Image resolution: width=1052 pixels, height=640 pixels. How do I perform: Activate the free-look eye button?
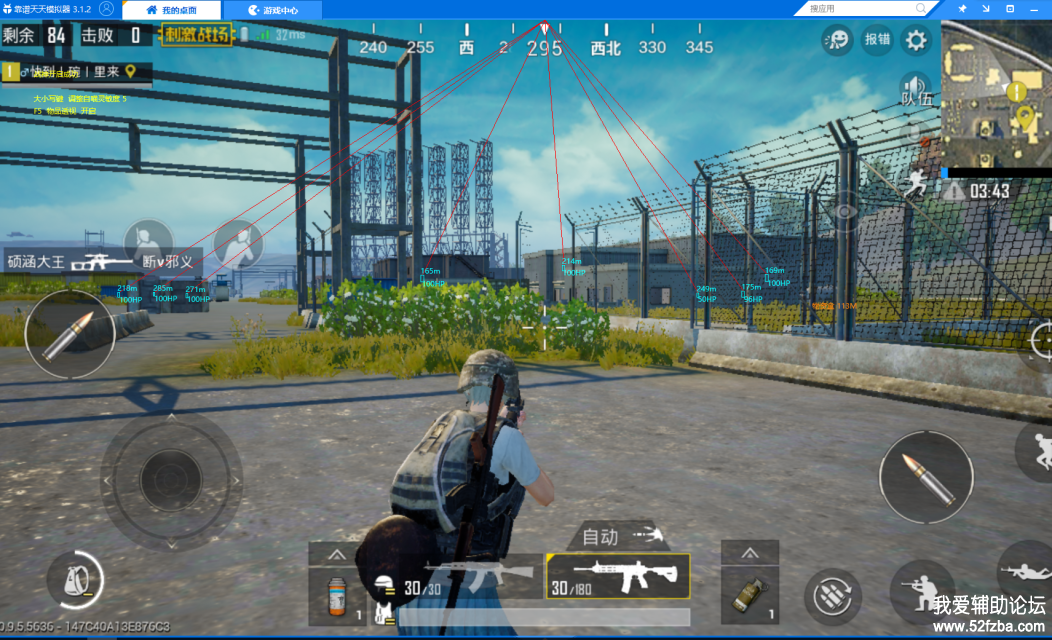pyautogui.click(x=845, y=212)
